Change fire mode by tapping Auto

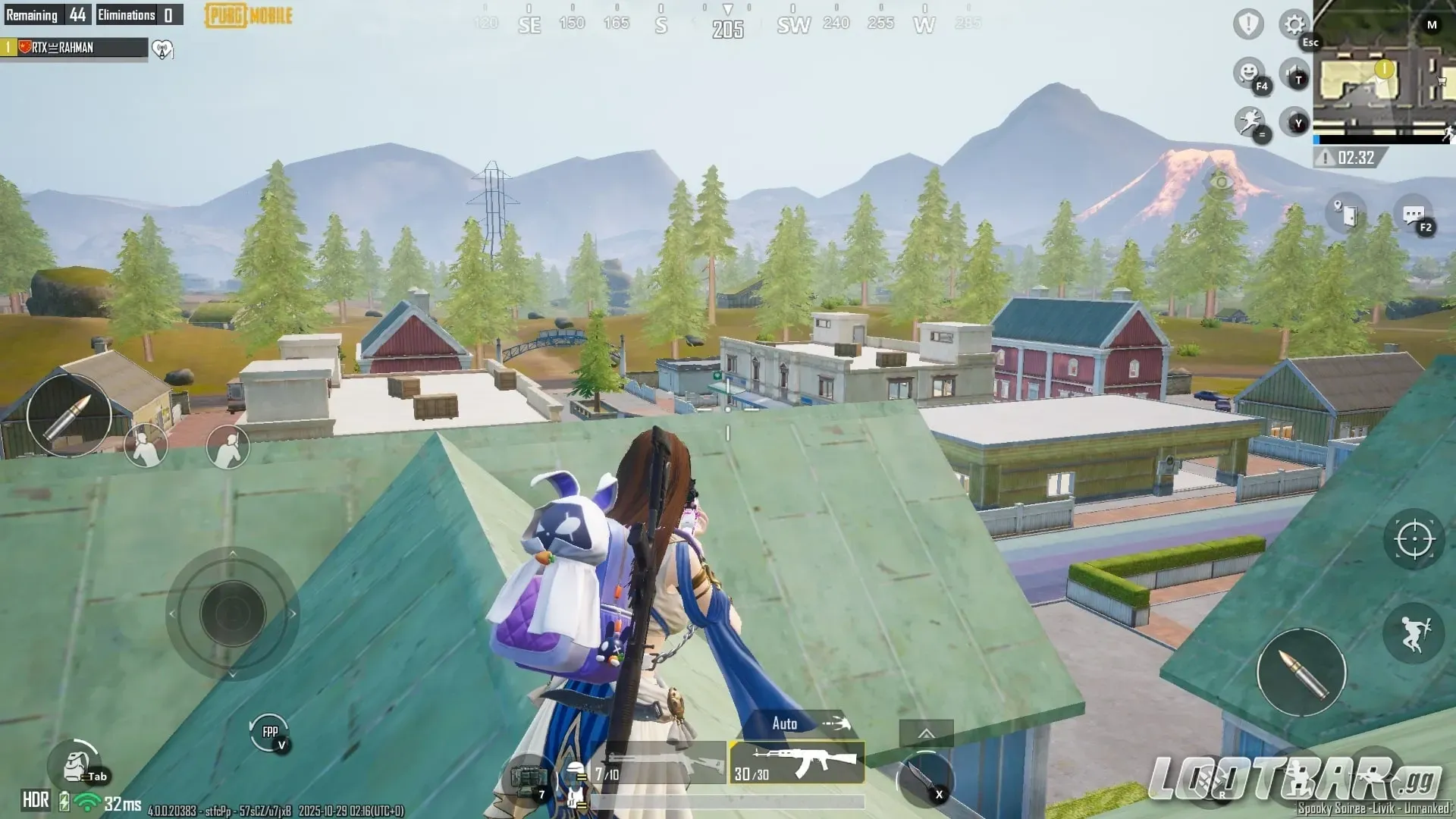tap(786, 724)
